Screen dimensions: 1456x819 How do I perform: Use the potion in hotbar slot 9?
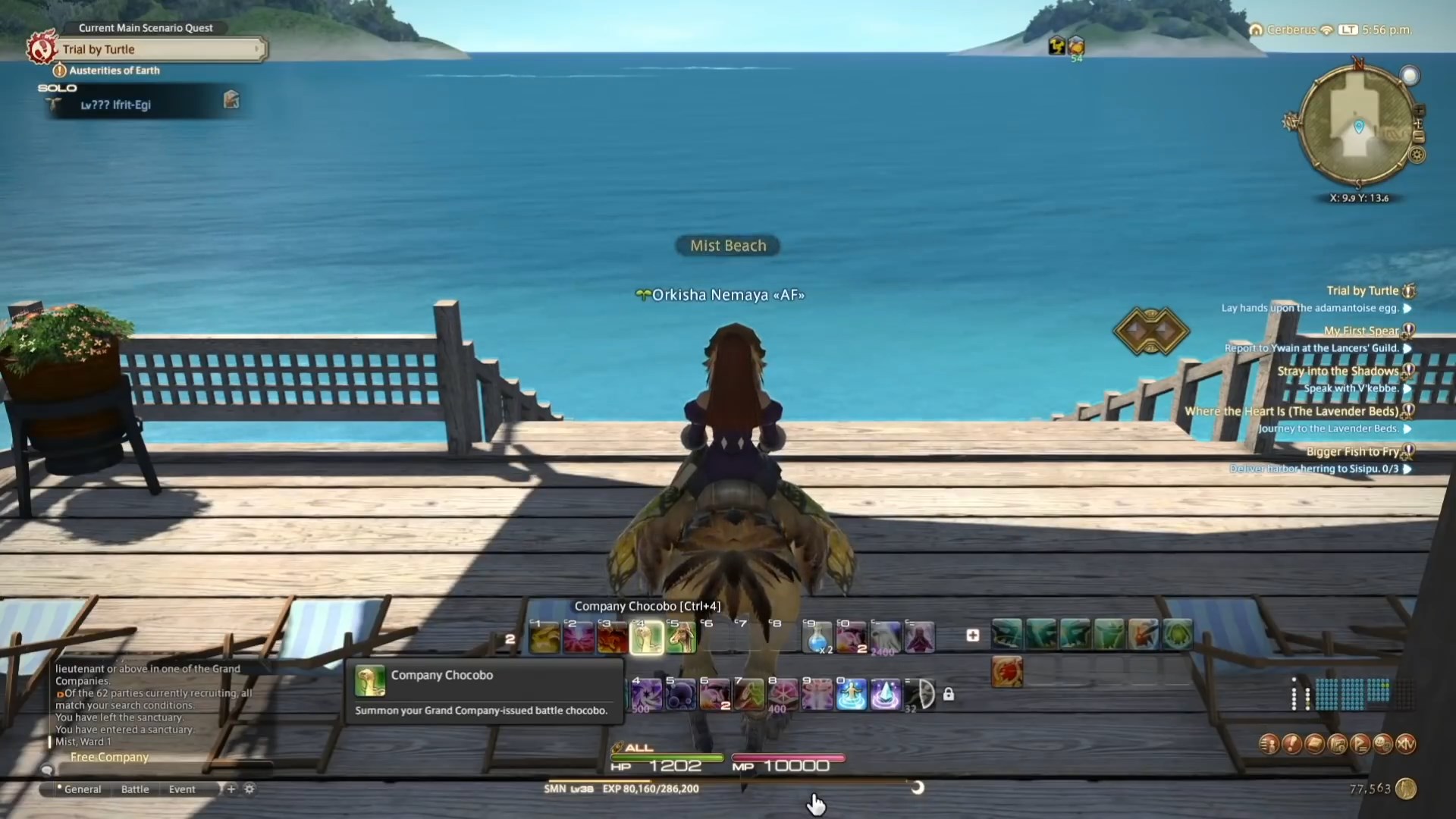pos(817,637)
